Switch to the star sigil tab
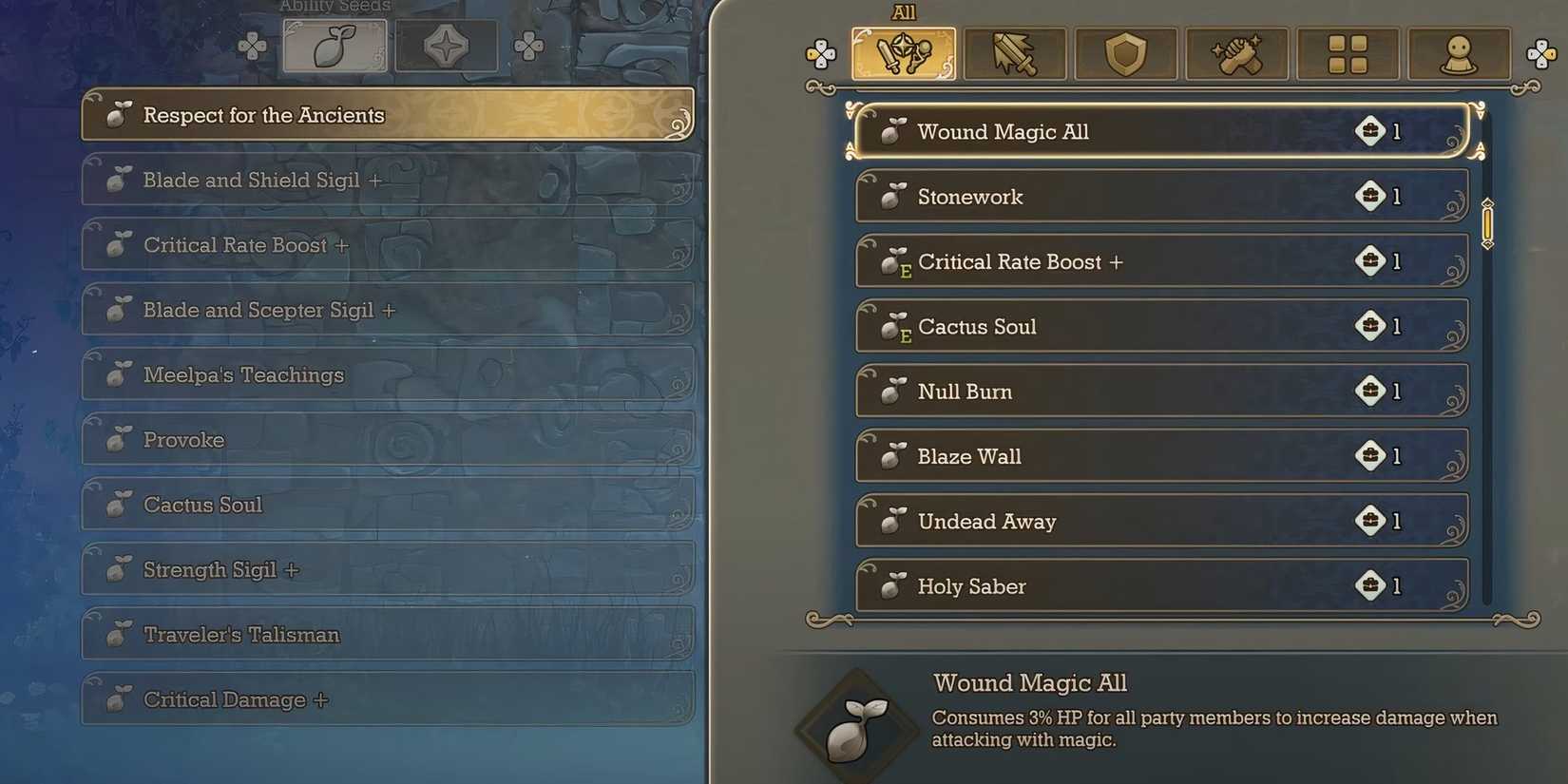Viewport: 1568px width, 784px height. (x=447, y=44)
